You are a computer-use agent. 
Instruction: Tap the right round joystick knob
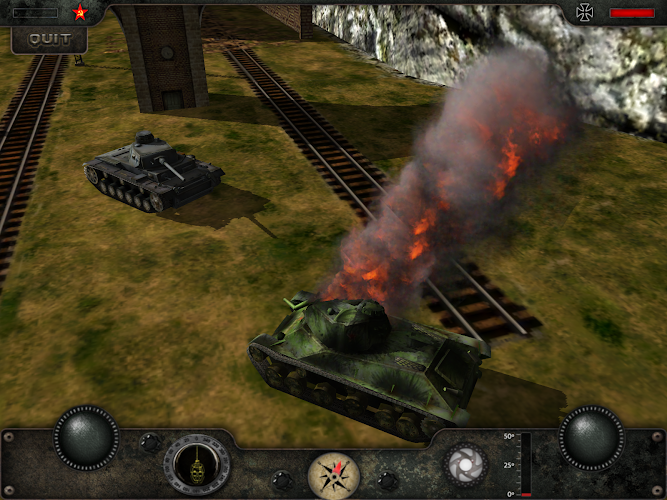590,437
